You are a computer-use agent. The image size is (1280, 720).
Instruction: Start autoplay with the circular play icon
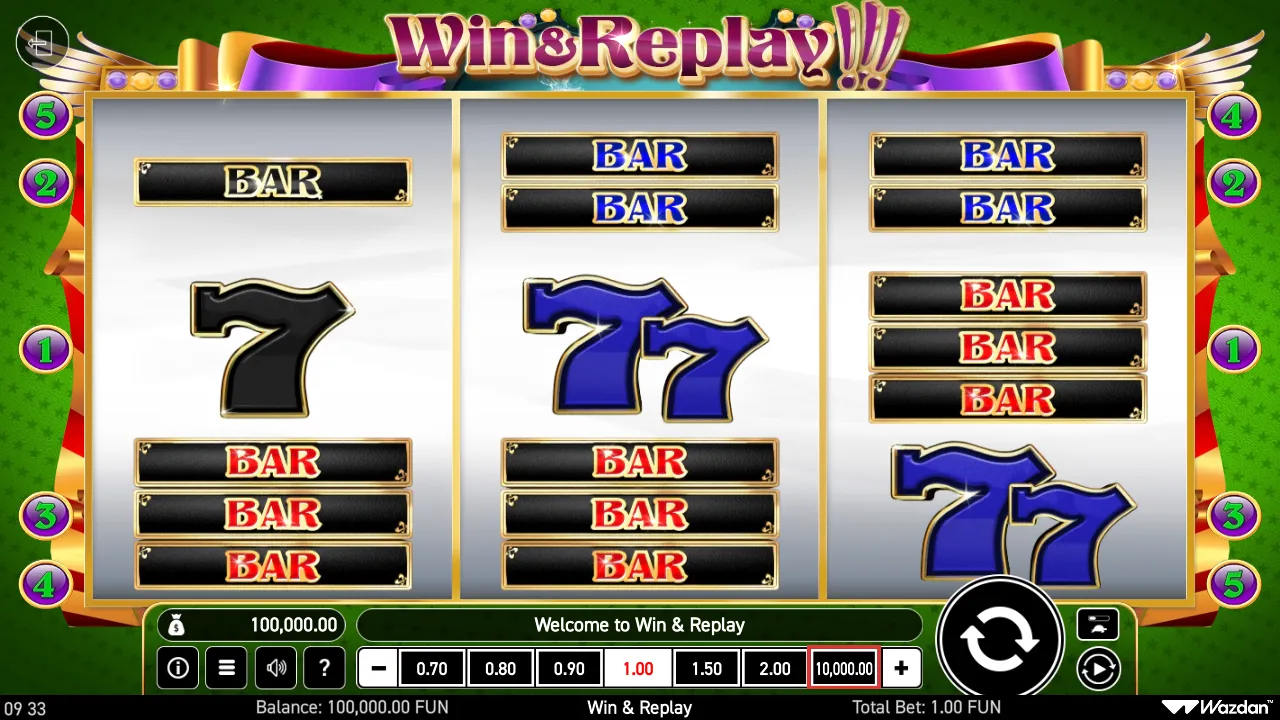coord(1098,668)
